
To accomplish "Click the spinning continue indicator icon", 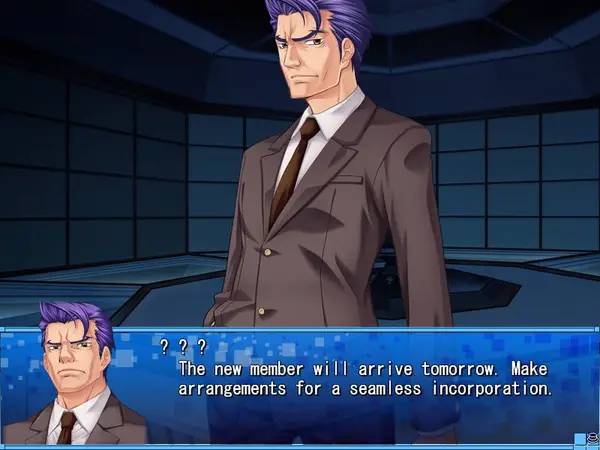I will tap(592, 437).
